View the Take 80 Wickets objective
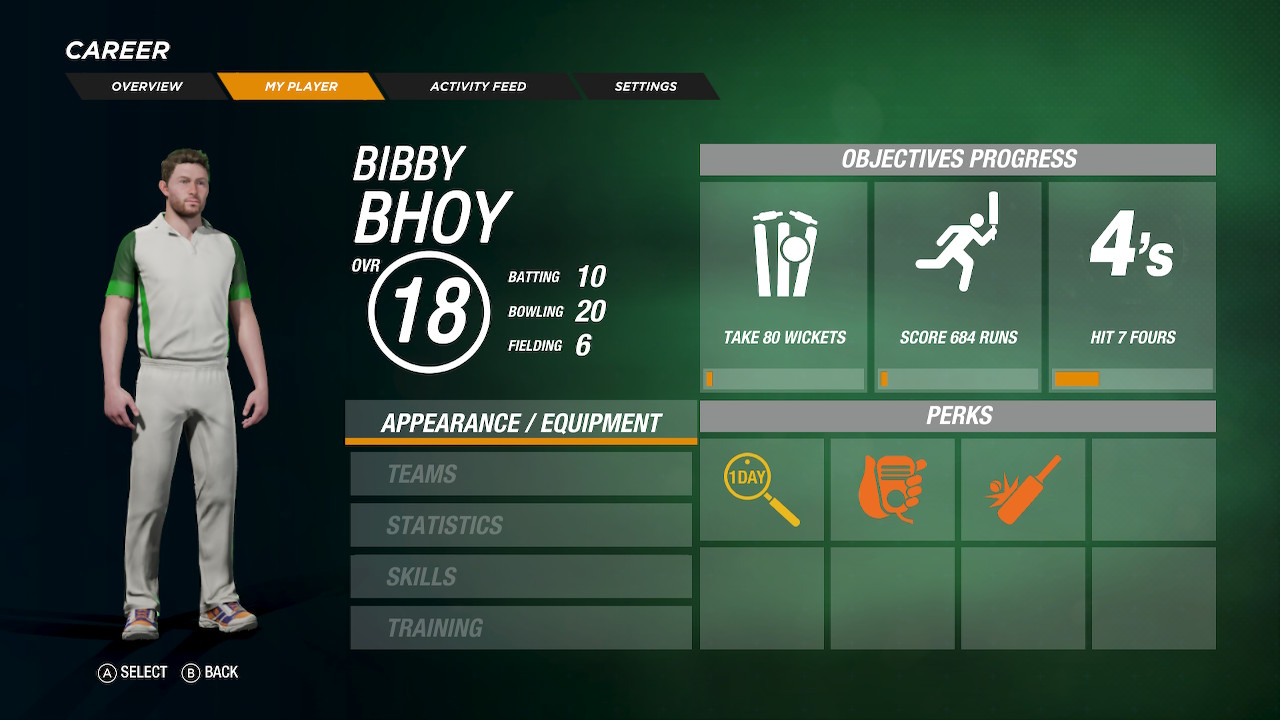 click(x=784, y=286)
